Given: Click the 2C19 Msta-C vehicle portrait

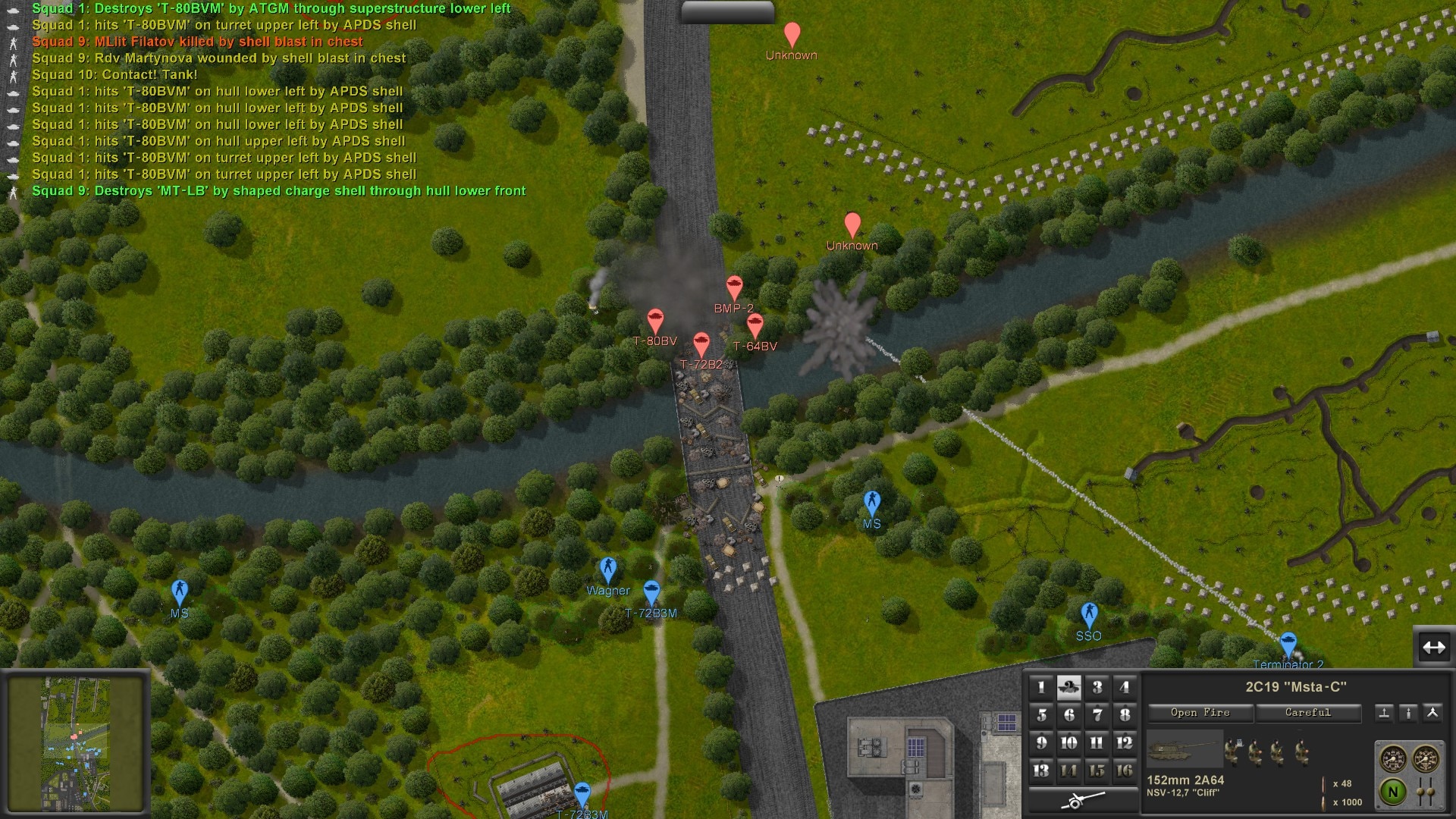Looking at the screenshot, I should click(x=1185, y=750).
